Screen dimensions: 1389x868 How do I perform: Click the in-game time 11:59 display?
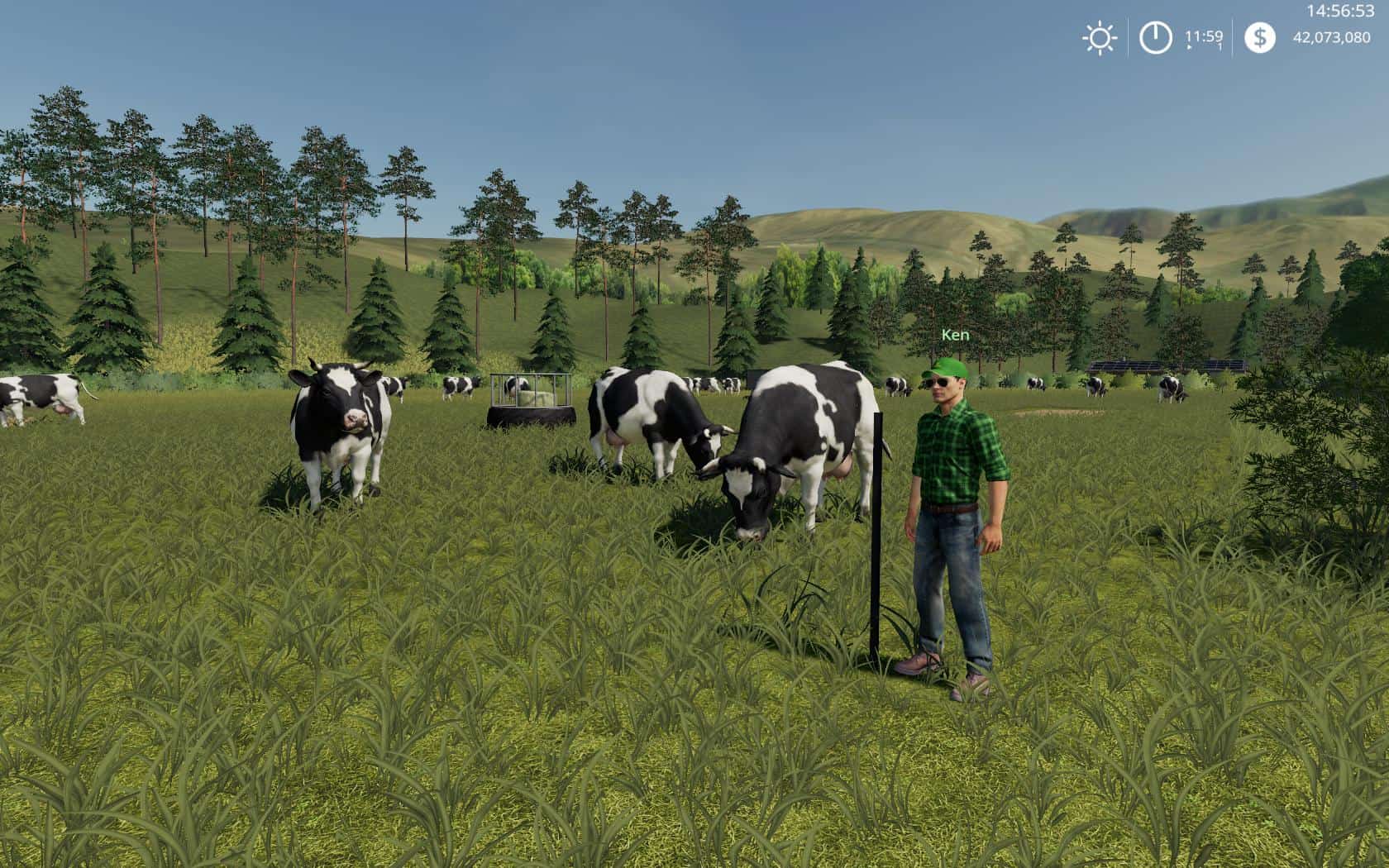pyautogui.click(x=1204, y=36)
